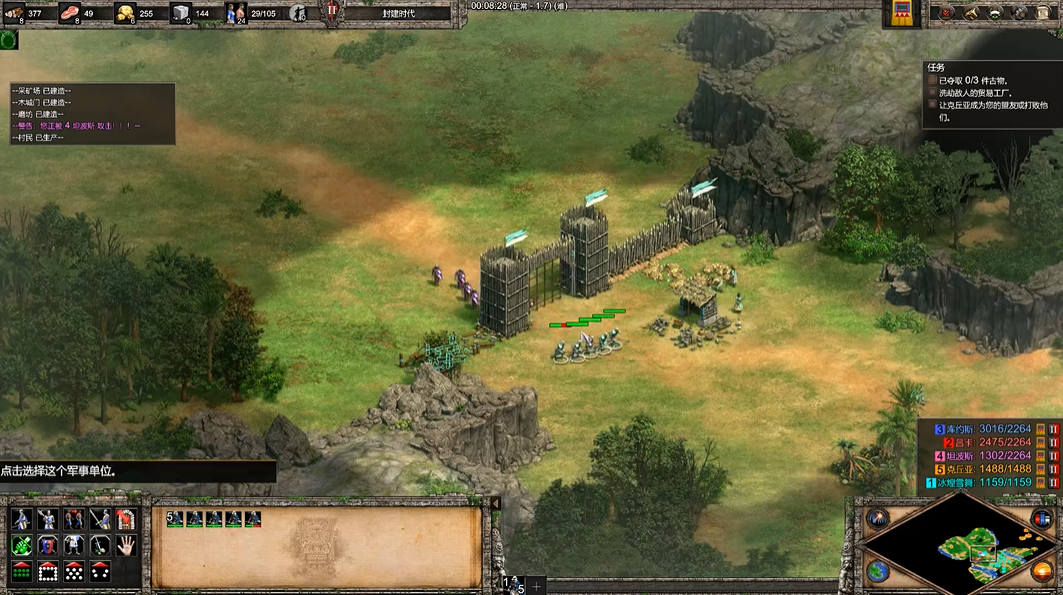This screenshot has height=595, width=1063.
Task: Select the first unit portrait in selection panel
Action: pos(176,519)
